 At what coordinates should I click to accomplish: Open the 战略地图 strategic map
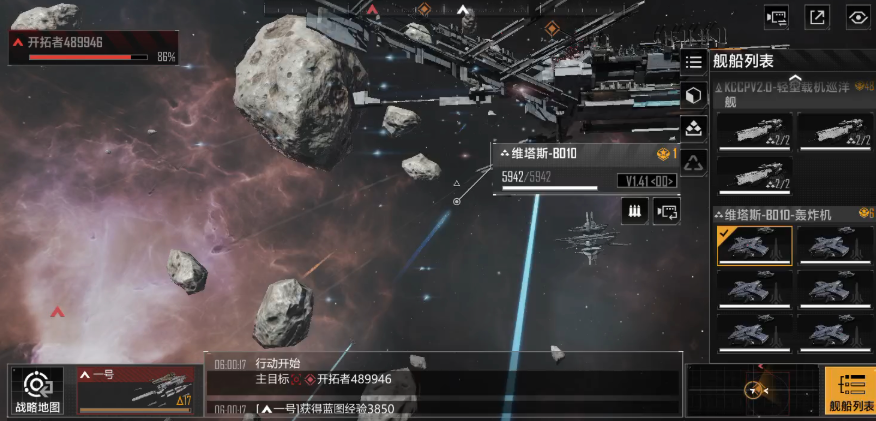pyautogui.click(x=37, y=390)
